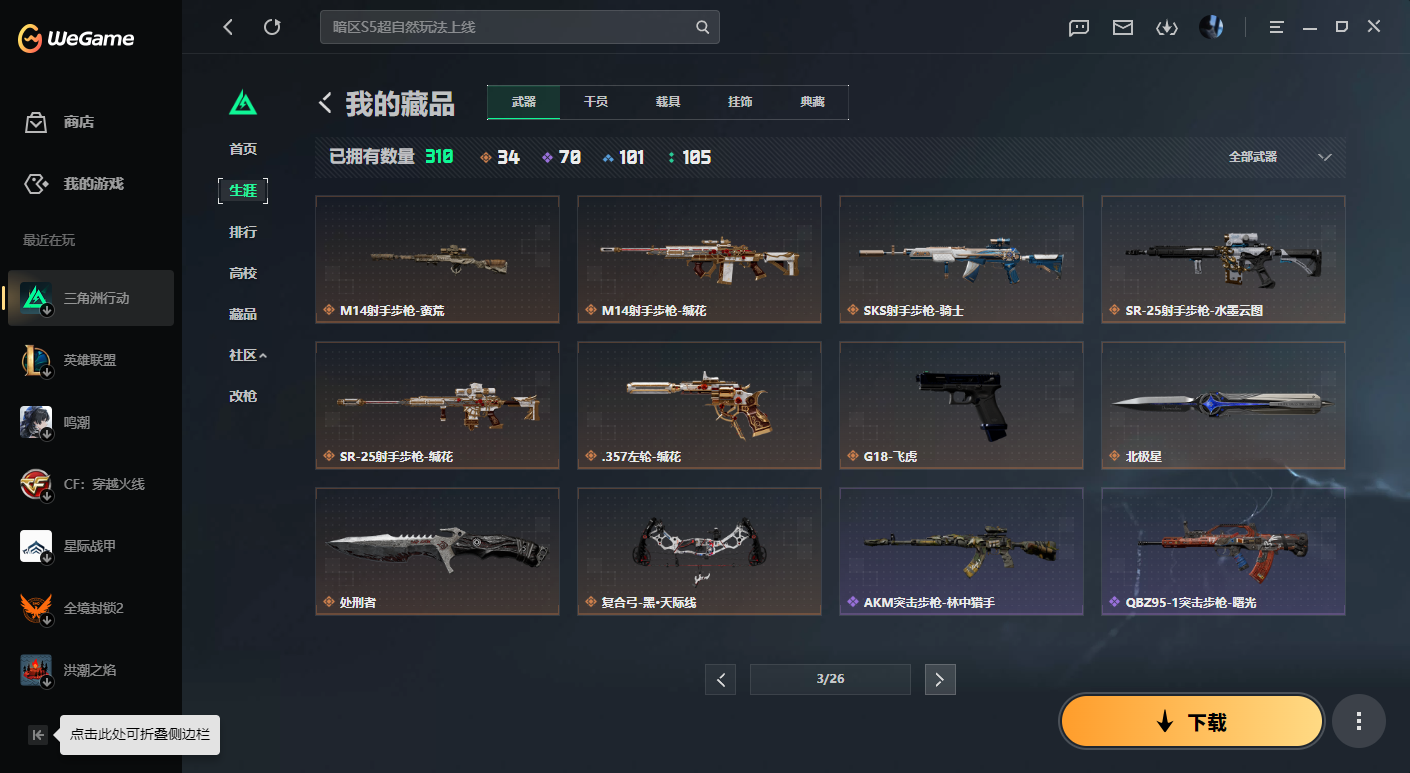Image resolution: width=1410 pixels, height=773 pixels.
Task: Open the chat messages icon in the titlebar
Action: (1078, 27)
